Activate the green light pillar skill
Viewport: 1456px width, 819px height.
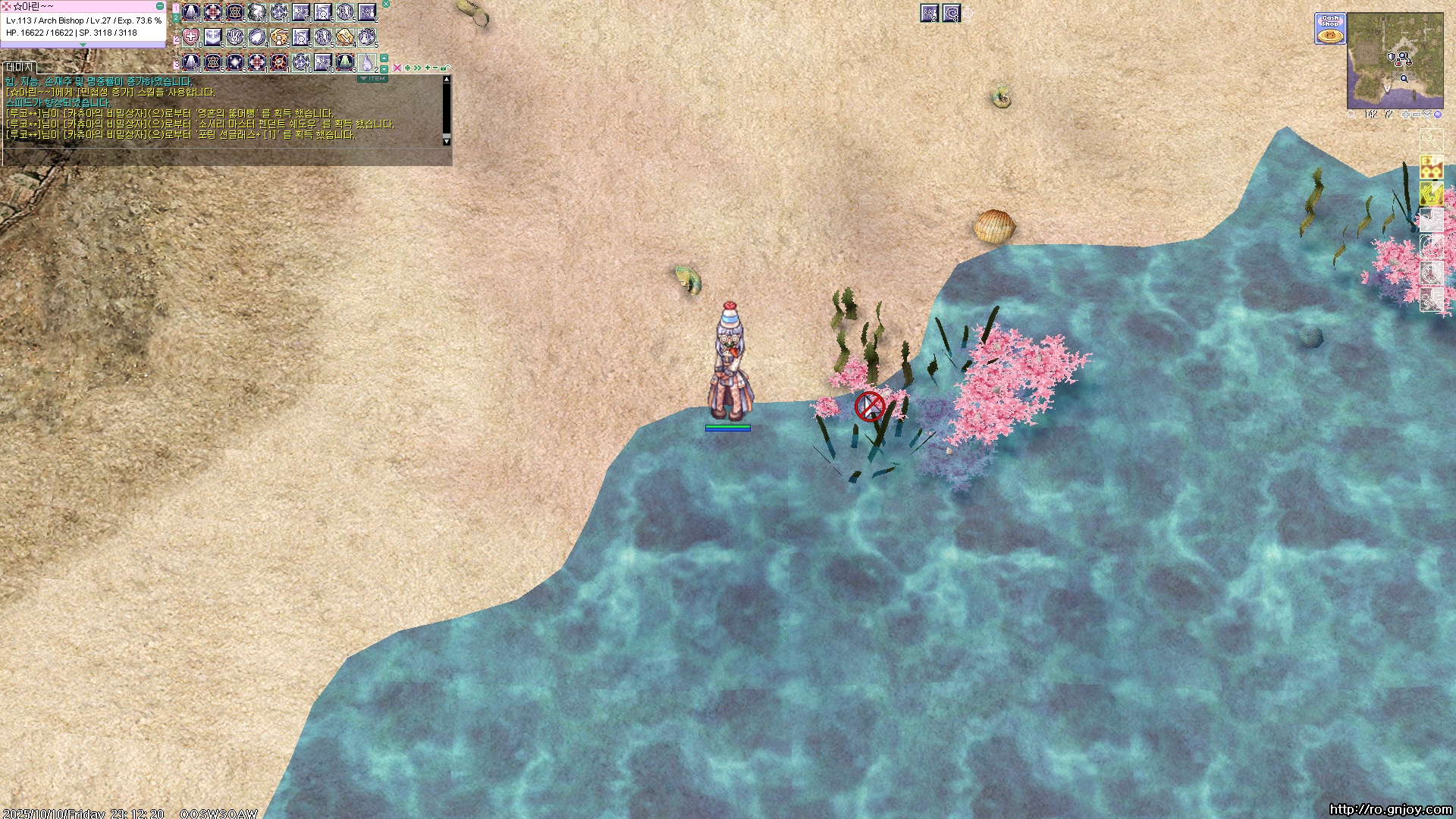click(345, 61)
